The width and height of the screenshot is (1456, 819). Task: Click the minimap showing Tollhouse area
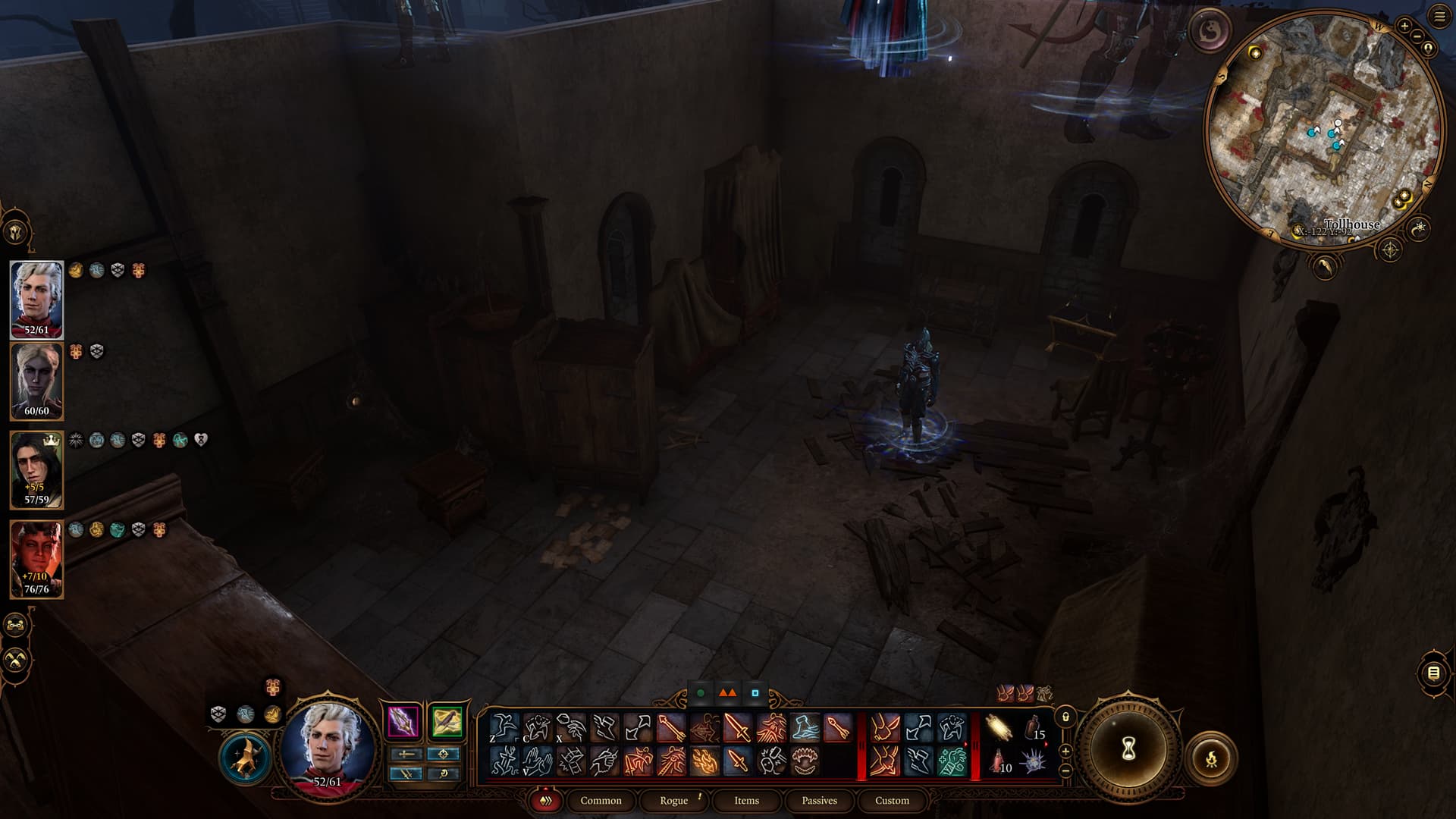[x=1323, y=129]
